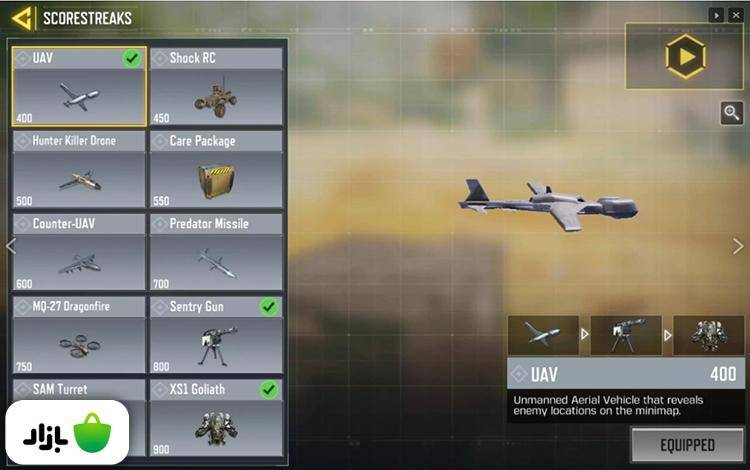The image size is (750, 470).
Task: Select the Counter-UAV scorestreak
Action: point(79,252)
